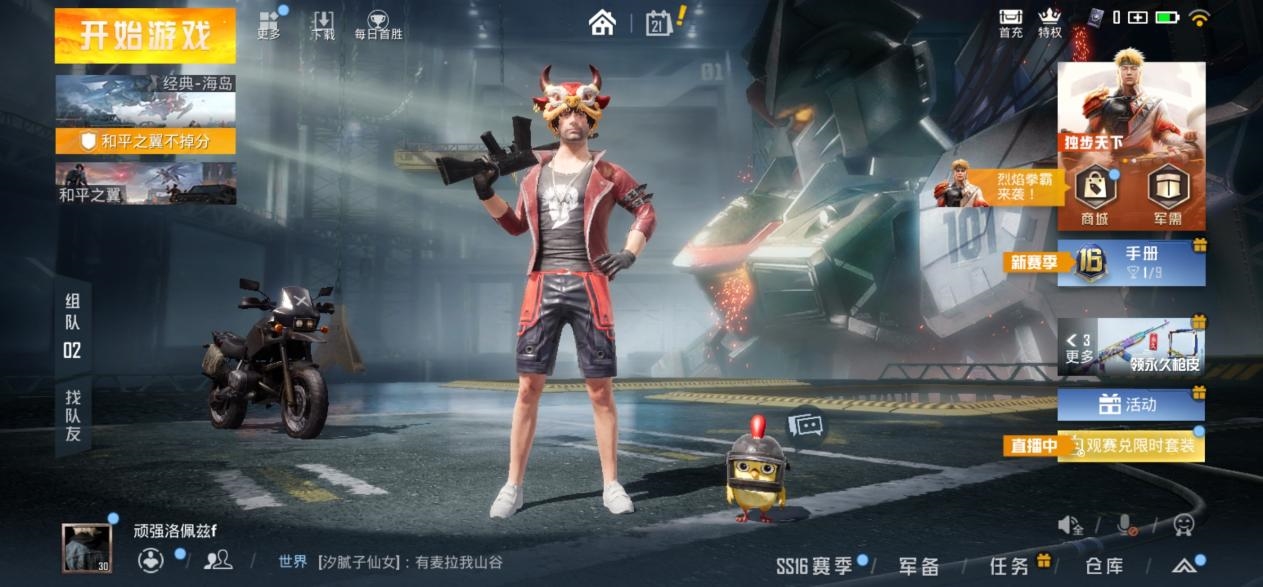Open the SS16赛季 season menu
The image size is (1263, 587).
[815, 566]
